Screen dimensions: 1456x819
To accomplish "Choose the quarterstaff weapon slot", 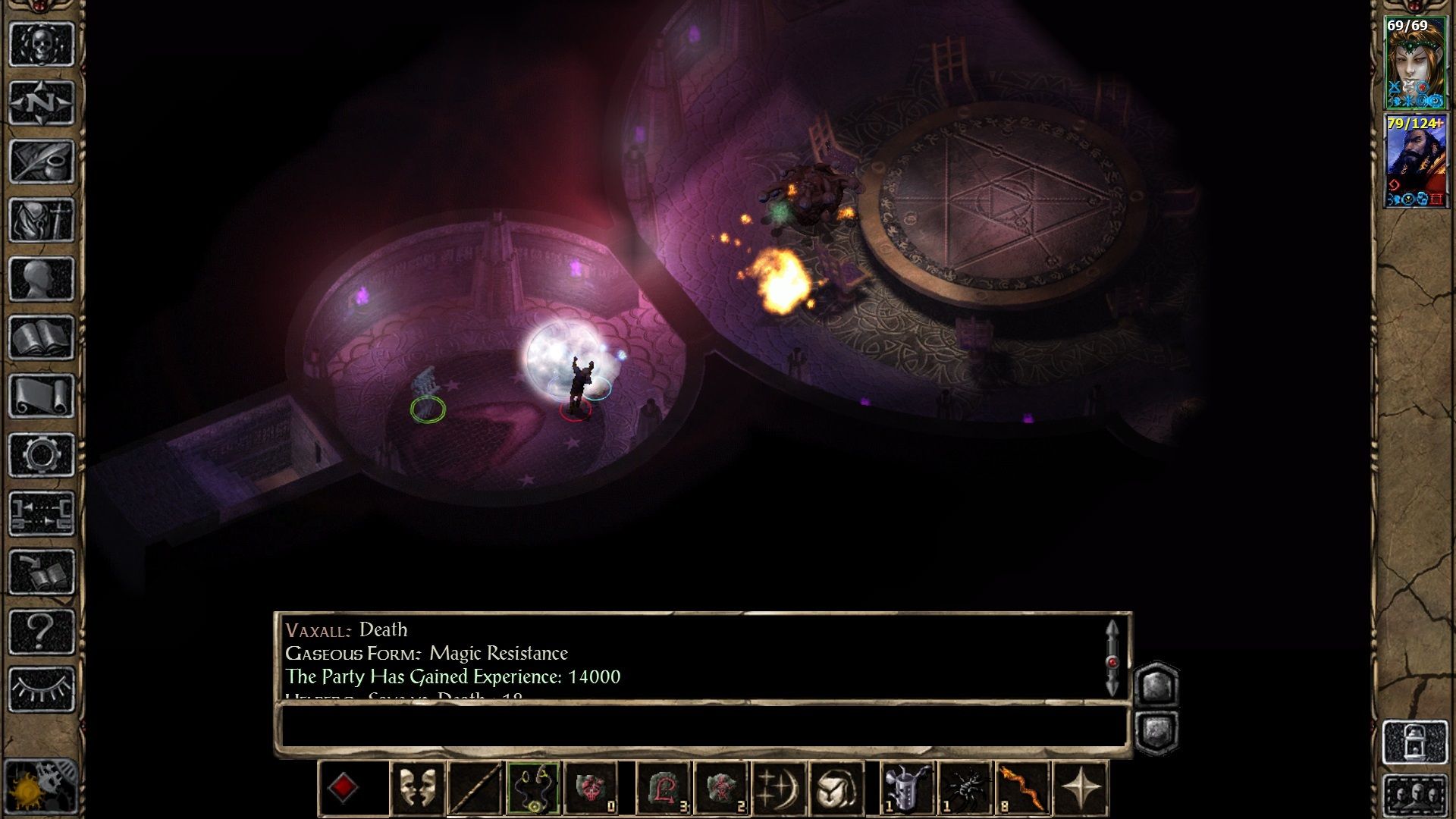I will pyautogui.click(x=475, y=789).
